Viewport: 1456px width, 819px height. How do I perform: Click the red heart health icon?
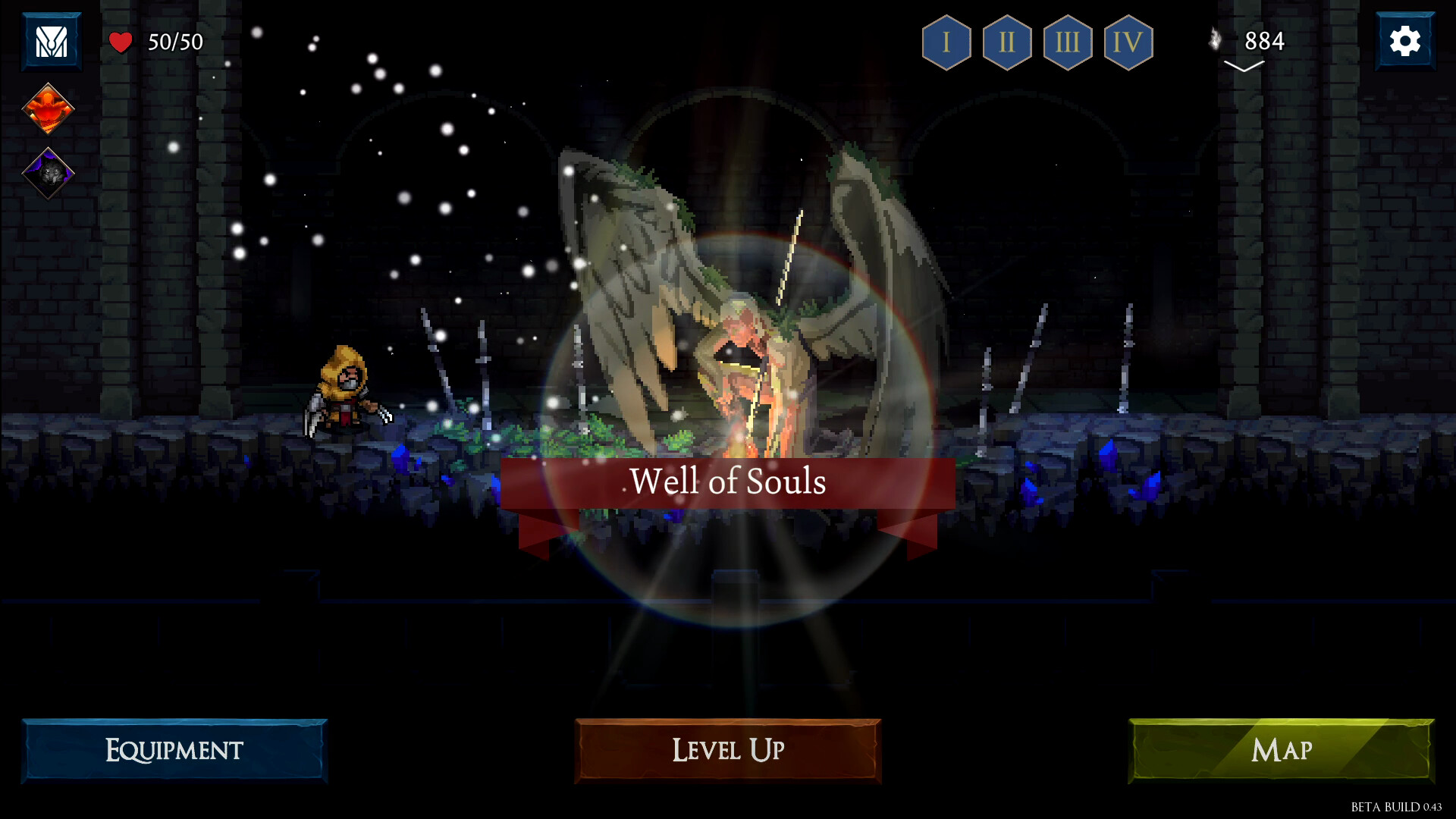[x=121, y=42]
